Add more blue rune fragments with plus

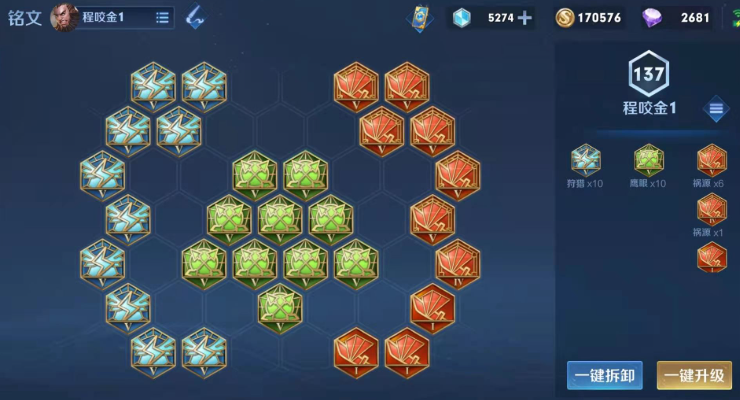(x=525, y=17)
